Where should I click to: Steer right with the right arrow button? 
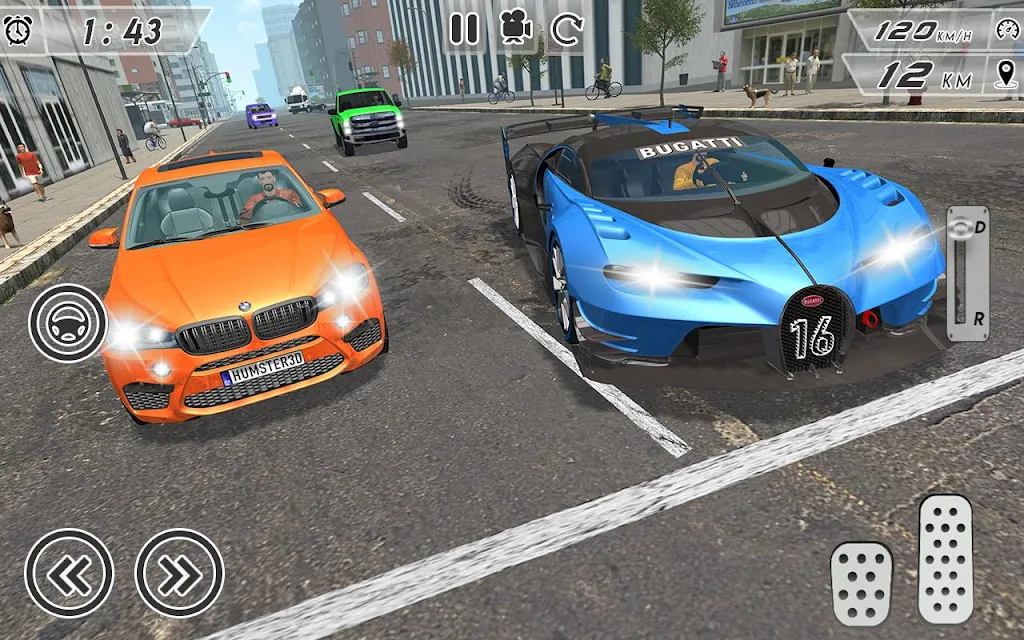click(x=179, y=573)
